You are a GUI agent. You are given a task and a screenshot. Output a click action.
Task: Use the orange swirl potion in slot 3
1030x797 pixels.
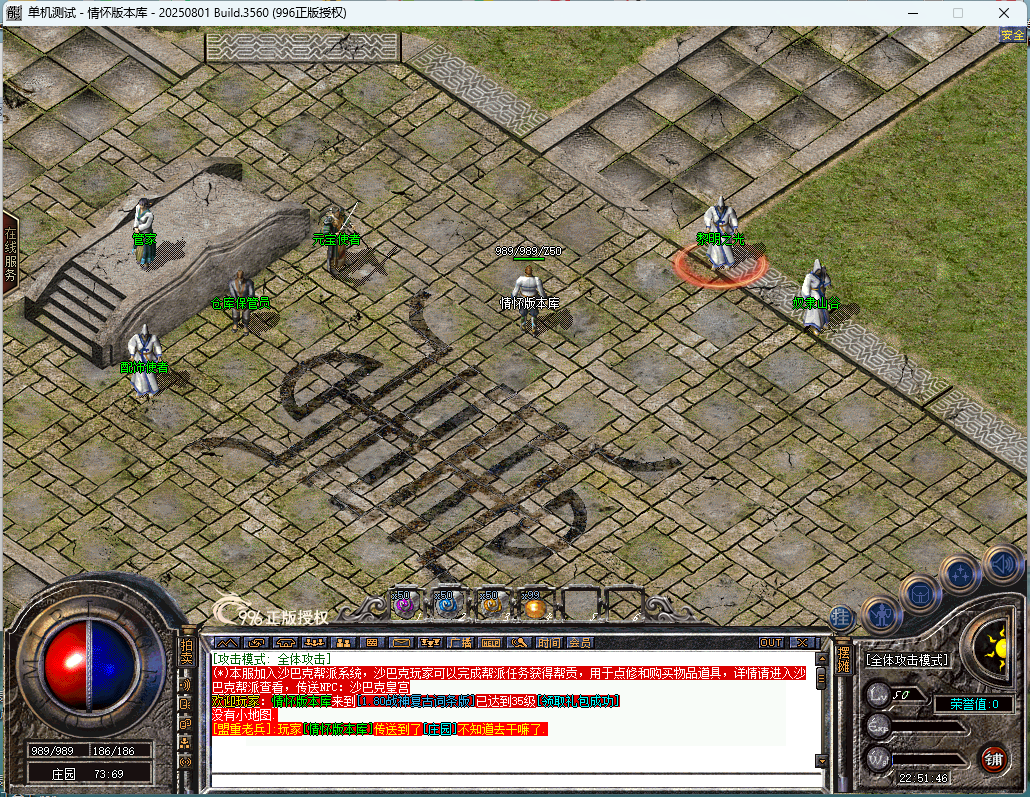pyautogui.click(x=490, y=605)
